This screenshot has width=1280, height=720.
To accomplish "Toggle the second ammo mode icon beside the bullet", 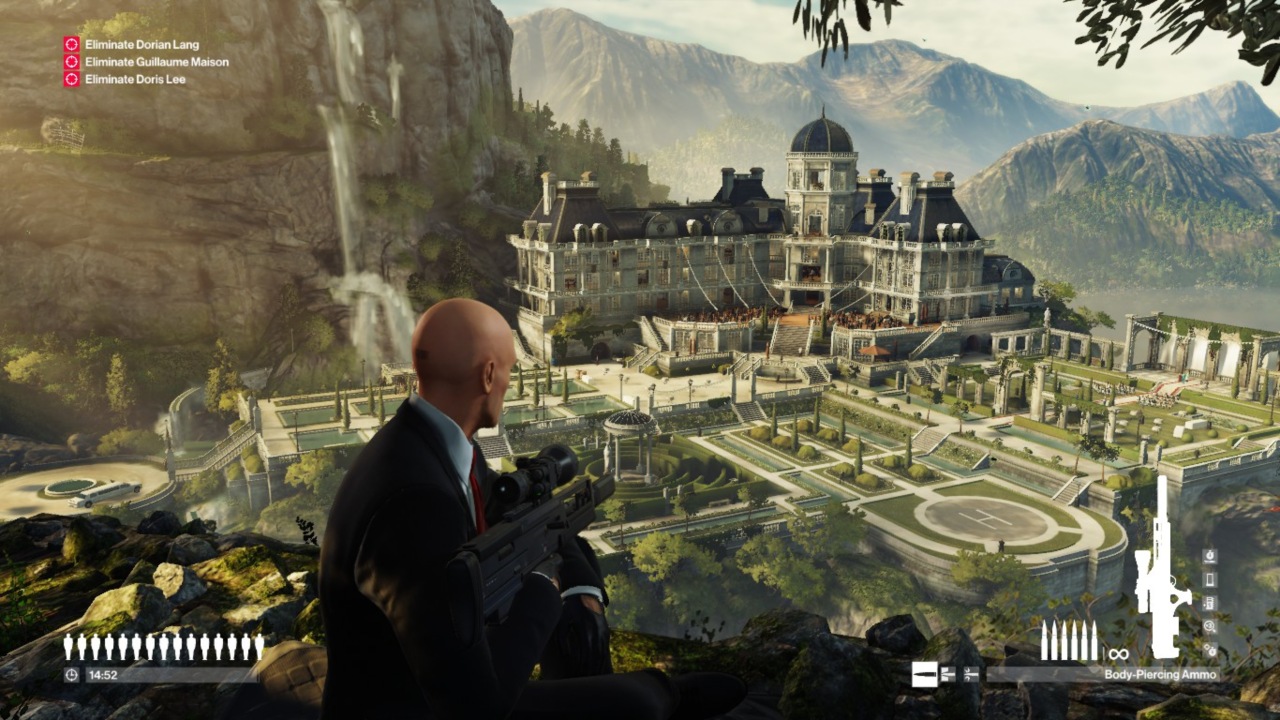I will [x=970, y=674].
